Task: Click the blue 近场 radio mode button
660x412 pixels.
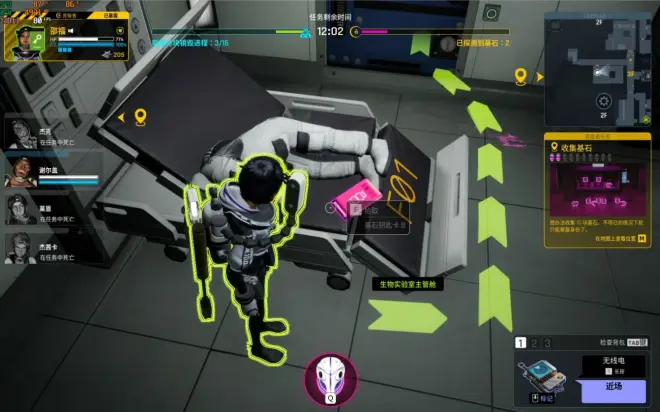Action: coord(613,385)
